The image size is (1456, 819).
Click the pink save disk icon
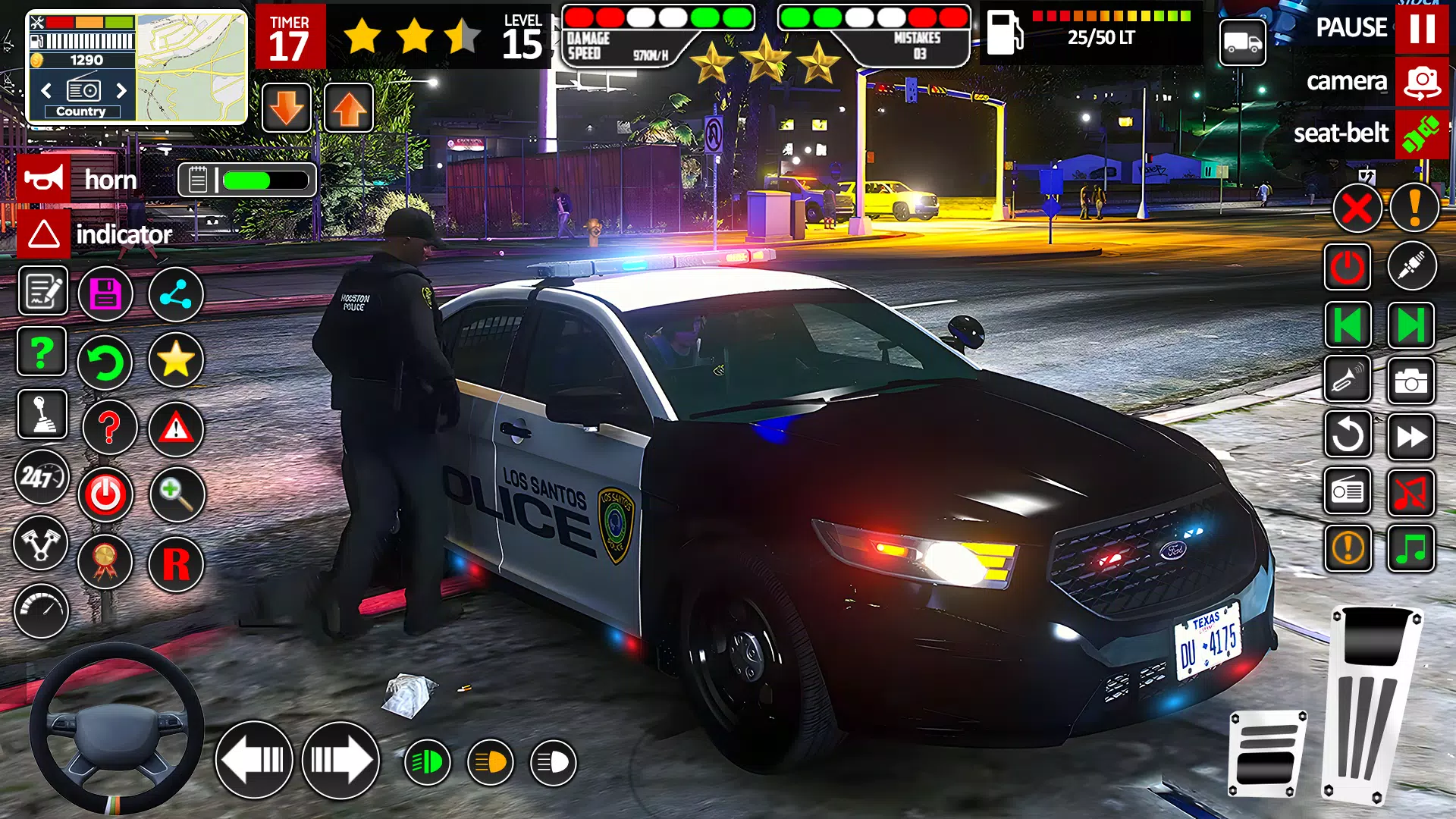[x=105, y=294]
